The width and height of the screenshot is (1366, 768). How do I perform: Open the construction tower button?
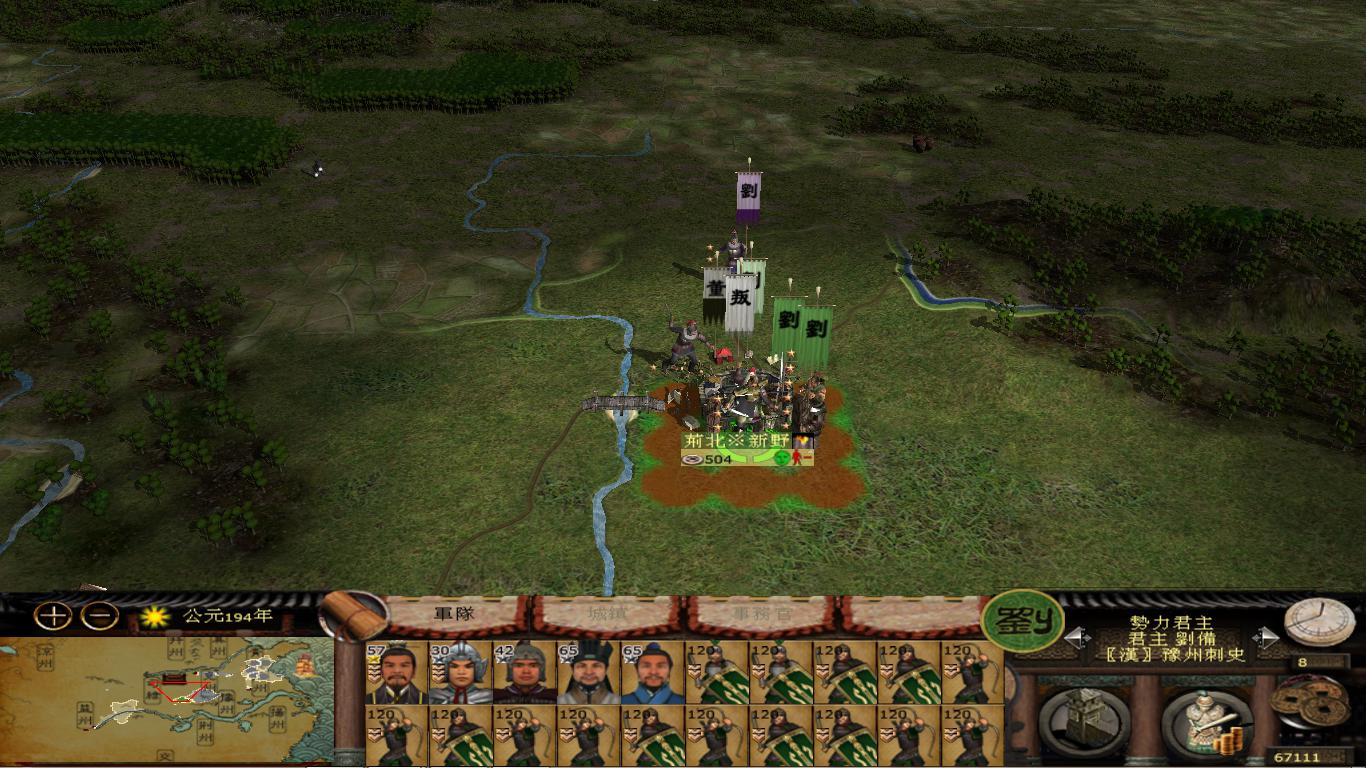[1084, 720]
